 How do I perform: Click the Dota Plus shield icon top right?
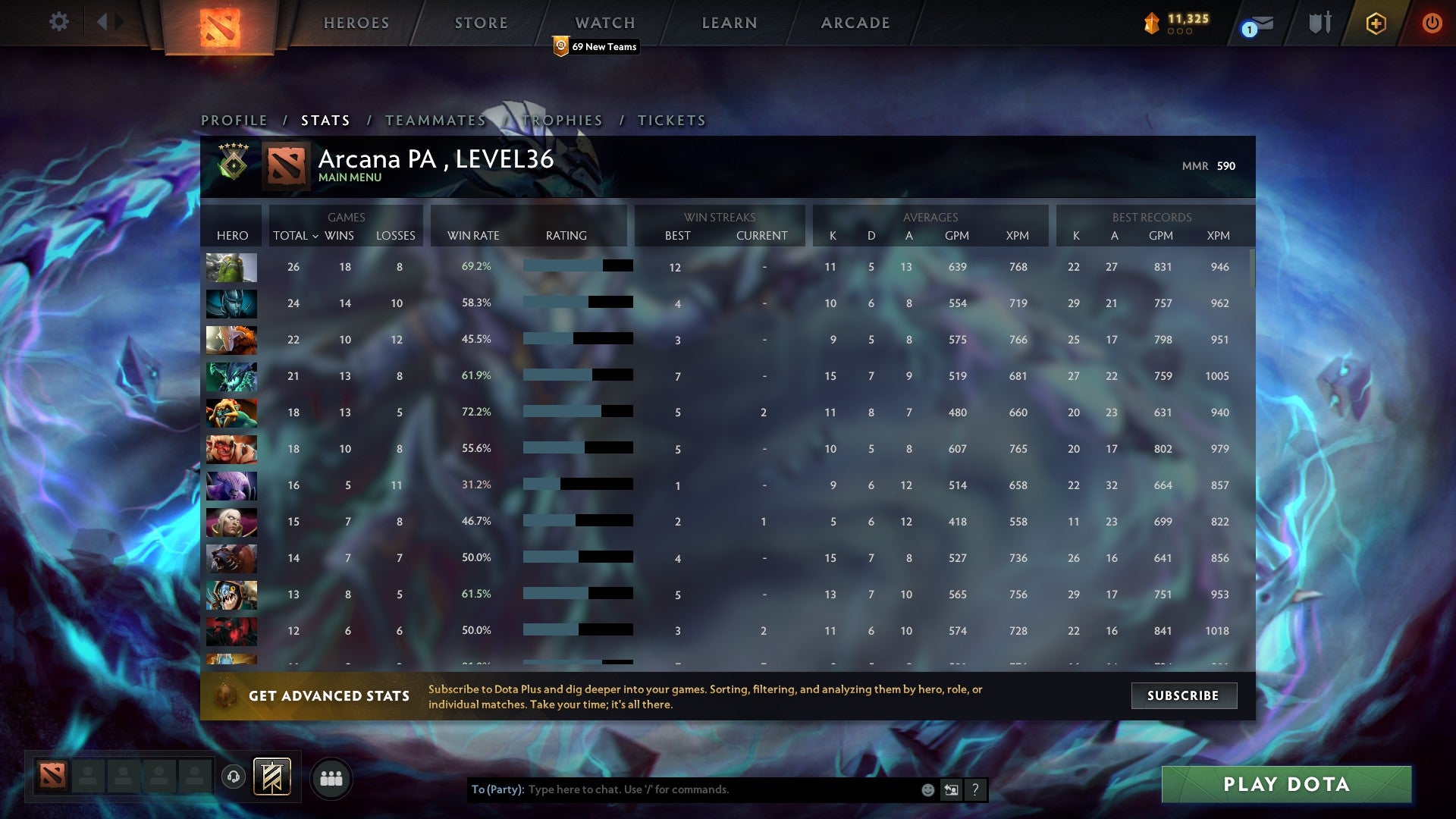1375,23
